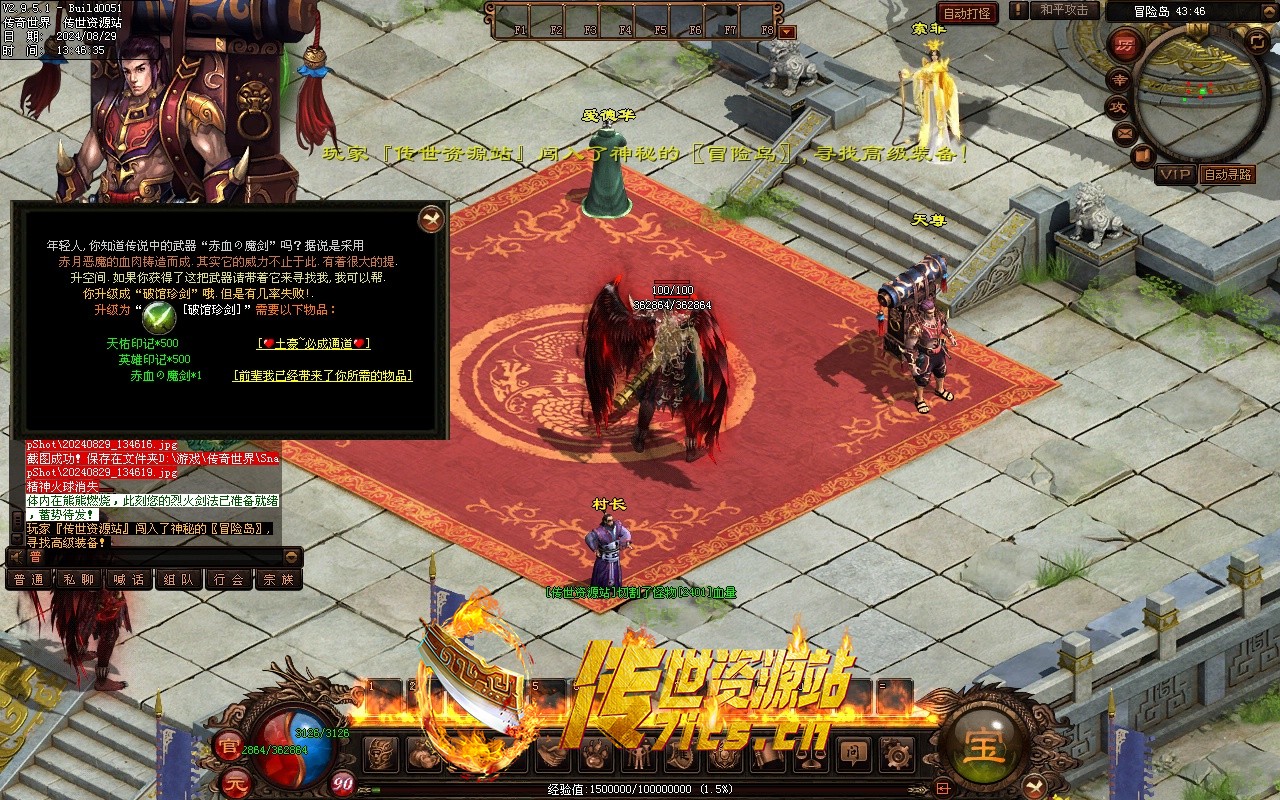Click the 官 round button
This screenshot has height=800, width=1280.
pyautogui.click(x=229, y=746)
